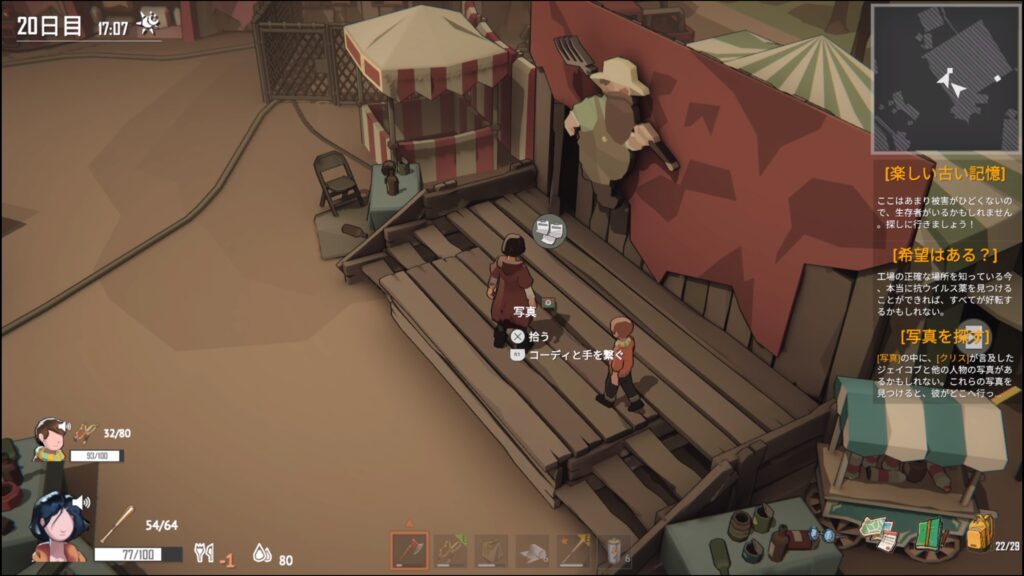Select the boy character portrait
1024x576 pixels.
click(49, 440)
